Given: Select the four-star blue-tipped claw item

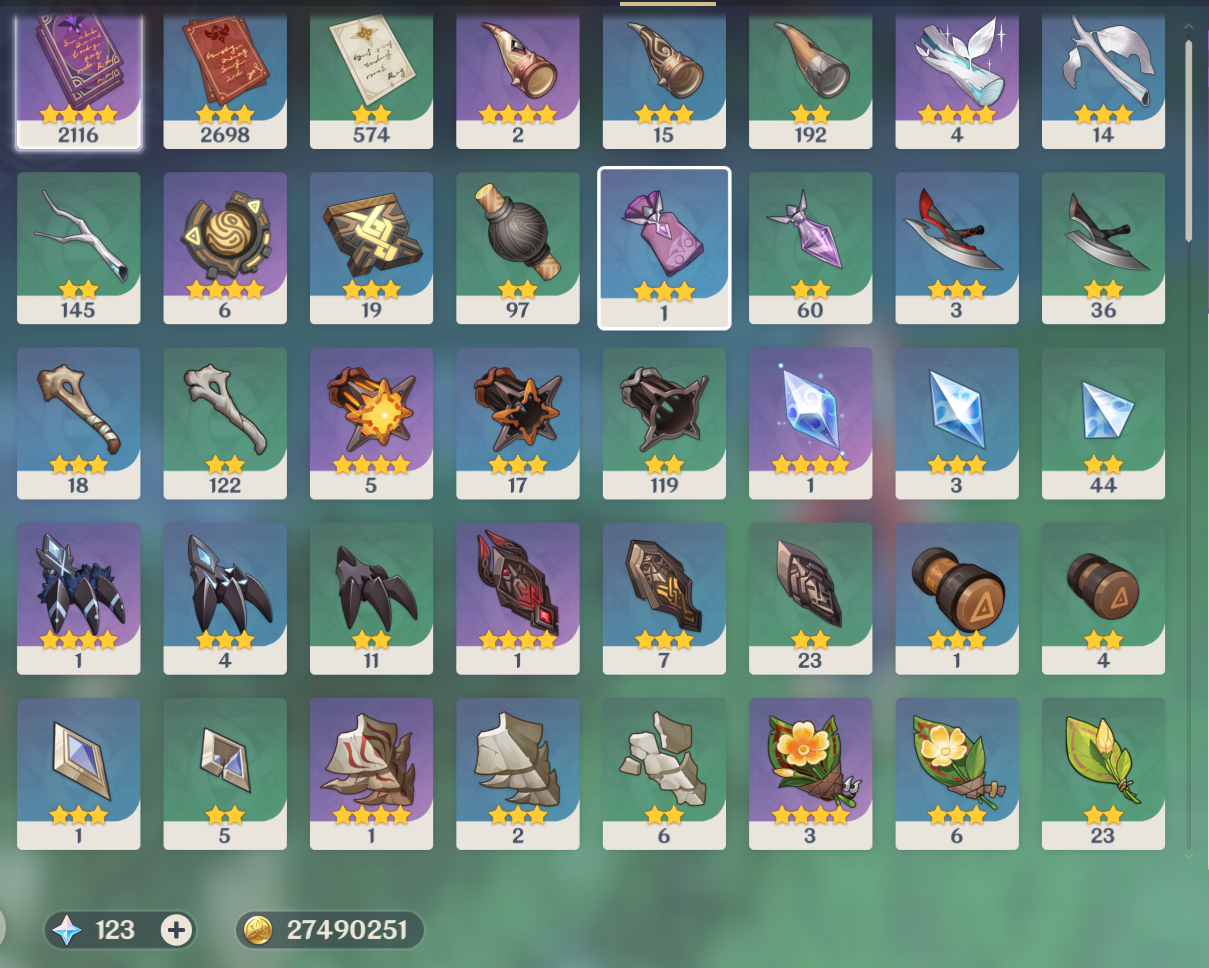Looking at the screenshot, I should 78,595.
